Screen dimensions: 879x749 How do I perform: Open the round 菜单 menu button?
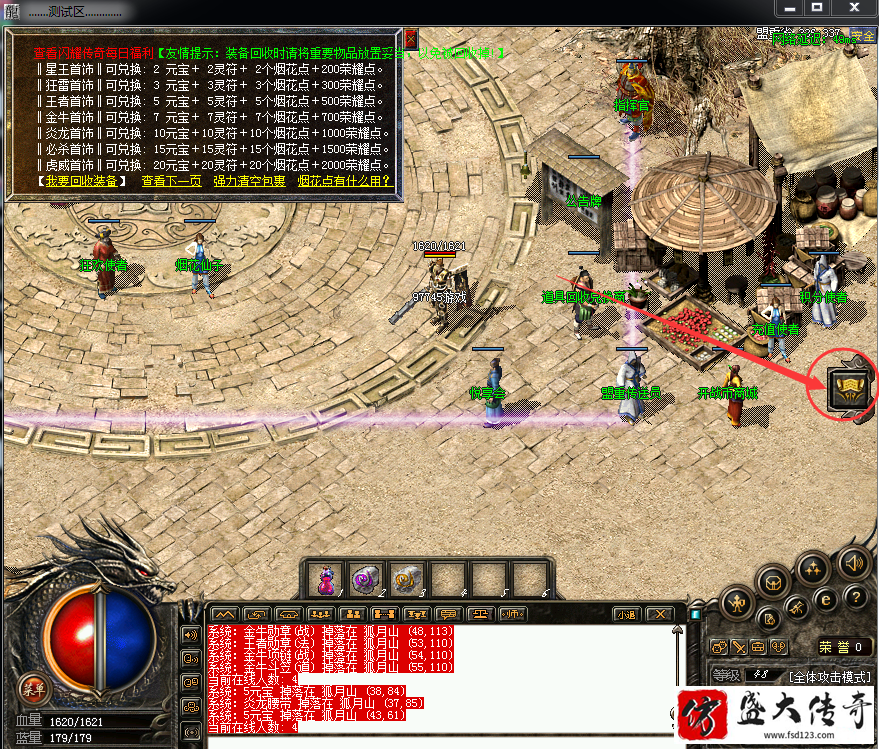pos(33,688)
